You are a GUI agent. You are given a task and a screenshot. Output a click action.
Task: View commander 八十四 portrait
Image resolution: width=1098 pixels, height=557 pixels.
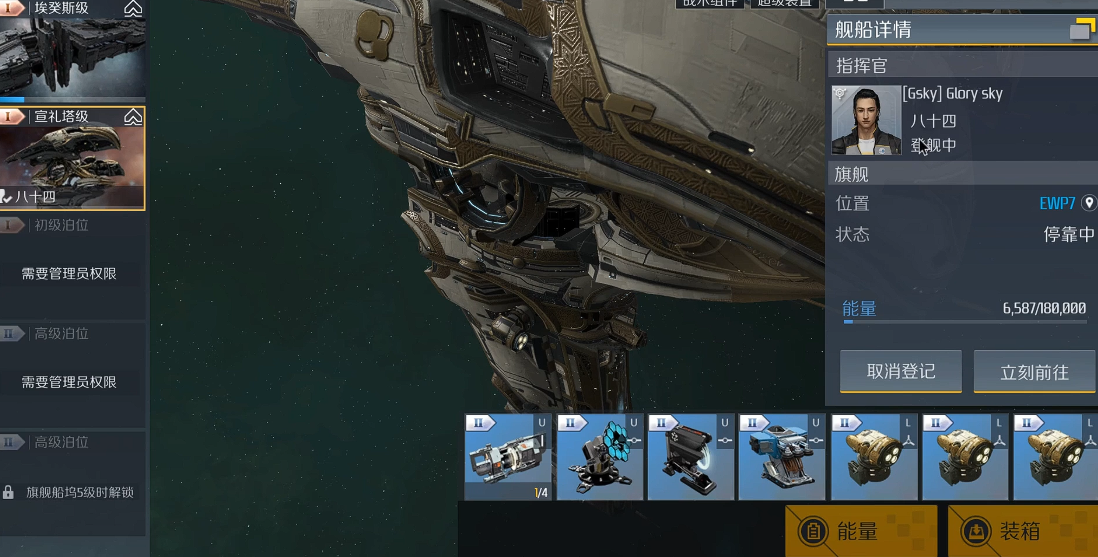(866, 120)
